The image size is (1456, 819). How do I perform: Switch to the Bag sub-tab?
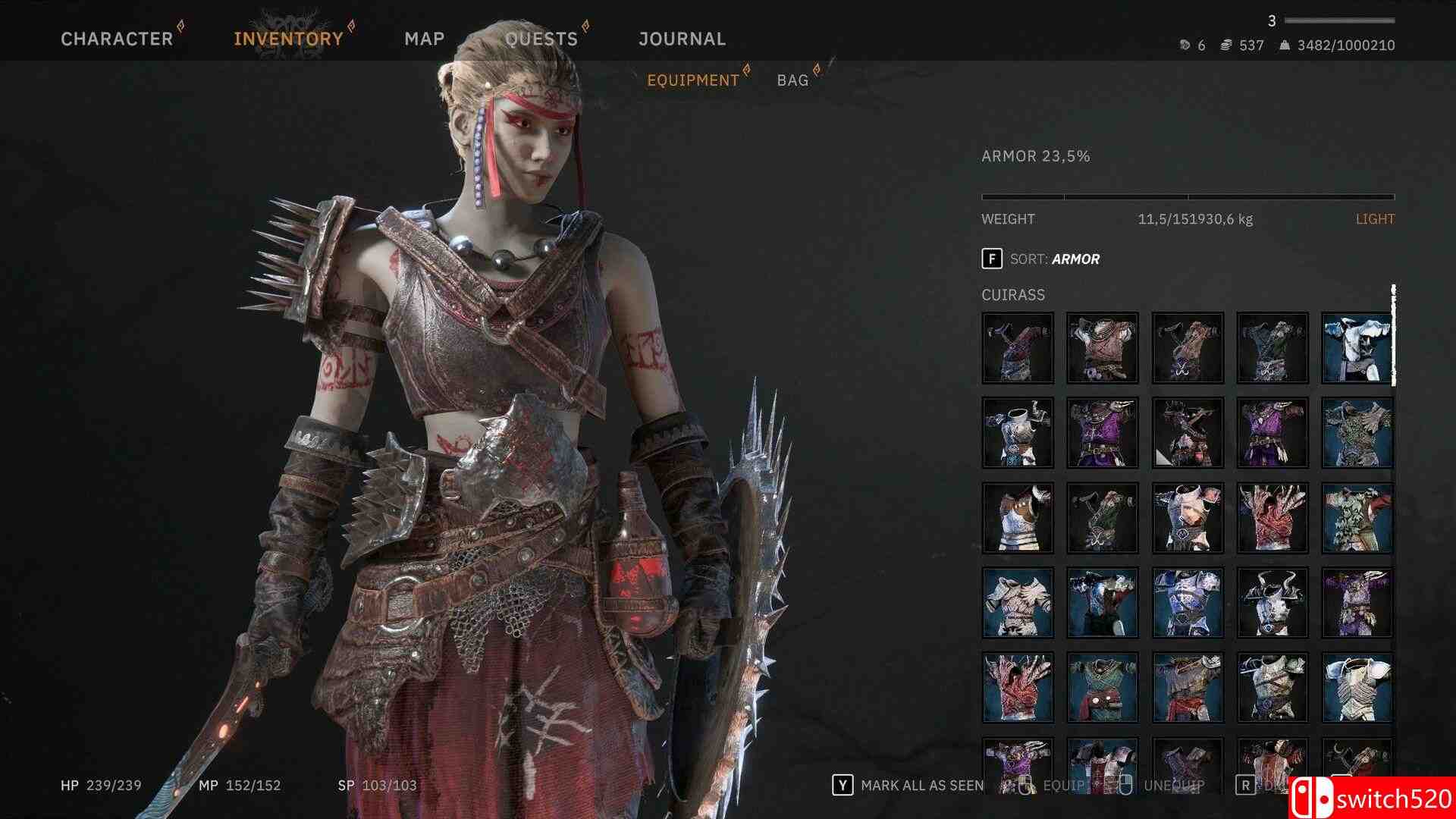tap(792, 80)
